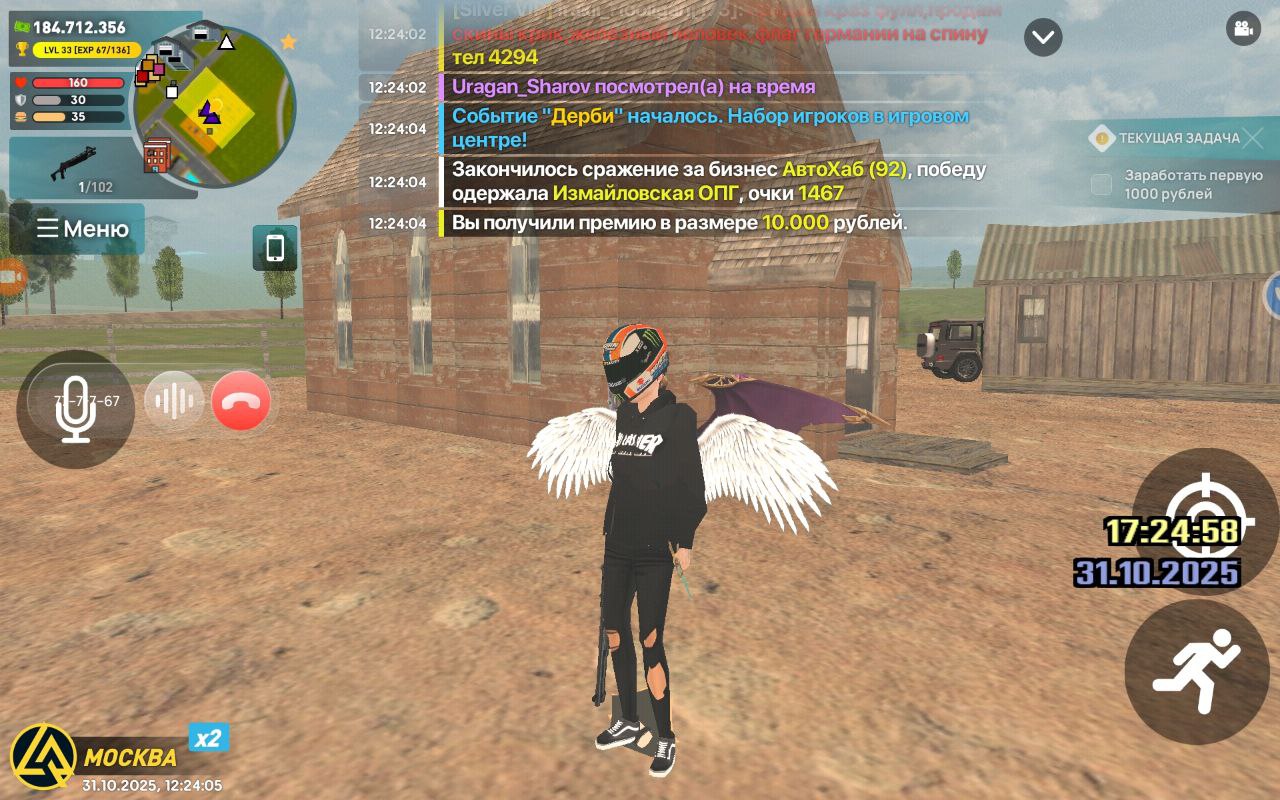Open the Меню panel
The width and height of the screenshot is (1280, 800).
(82, 229)
